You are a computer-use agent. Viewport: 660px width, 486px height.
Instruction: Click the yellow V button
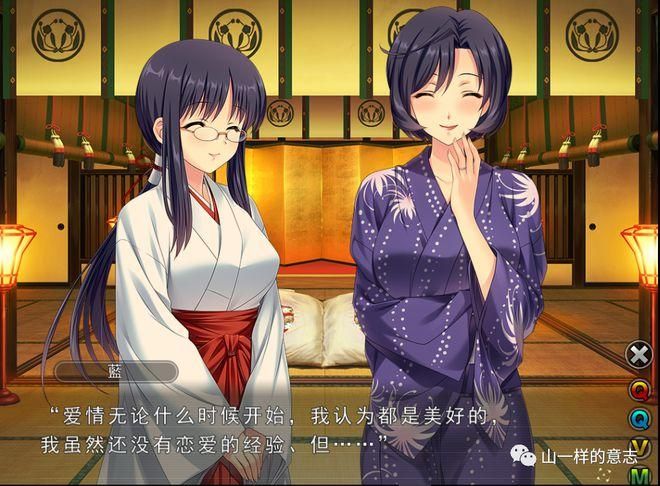click(x=639, y=448)
